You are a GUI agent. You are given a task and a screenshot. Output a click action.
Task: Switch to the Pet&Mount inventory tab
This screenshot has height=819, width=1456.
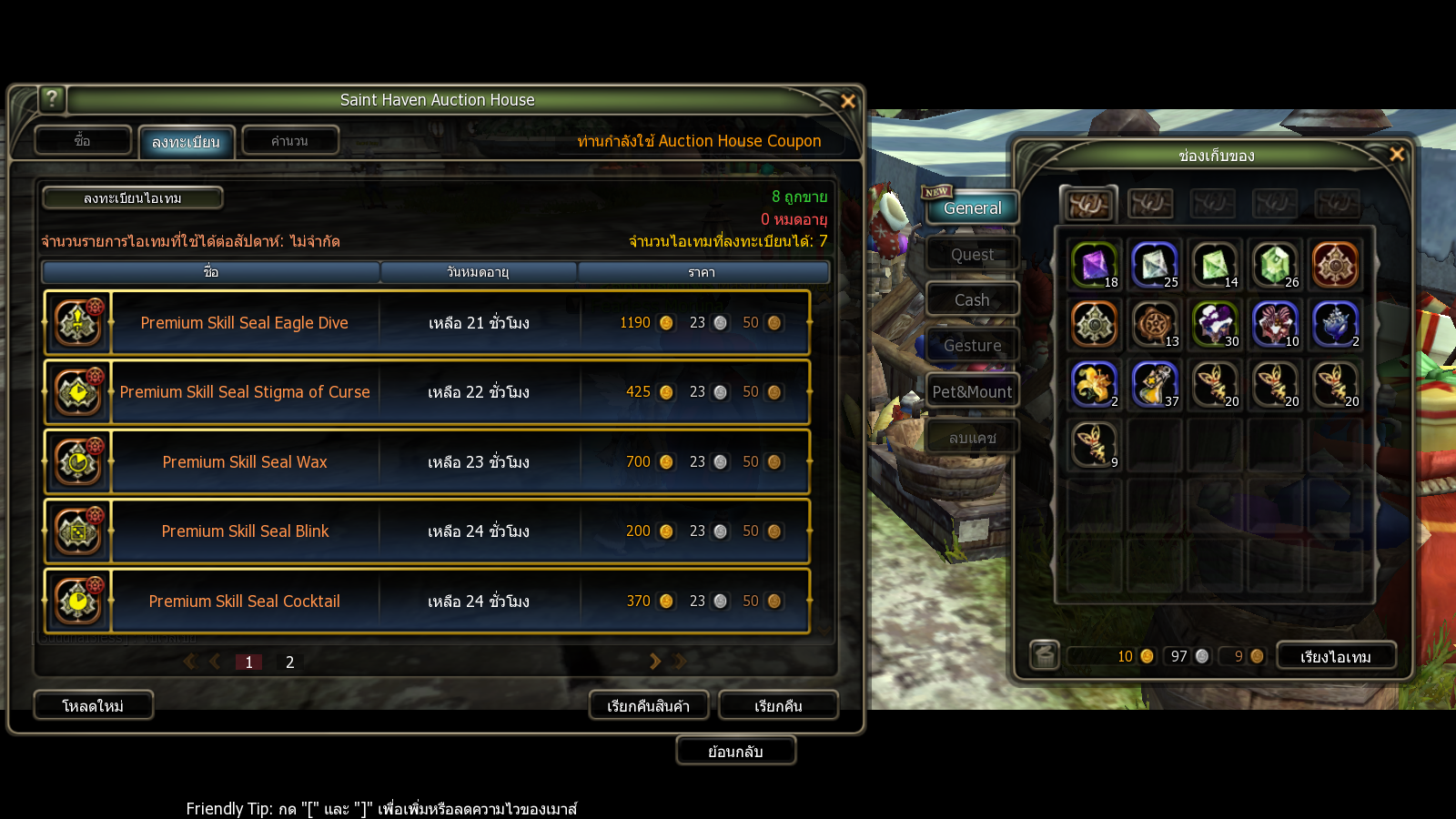tap(972, 392)
